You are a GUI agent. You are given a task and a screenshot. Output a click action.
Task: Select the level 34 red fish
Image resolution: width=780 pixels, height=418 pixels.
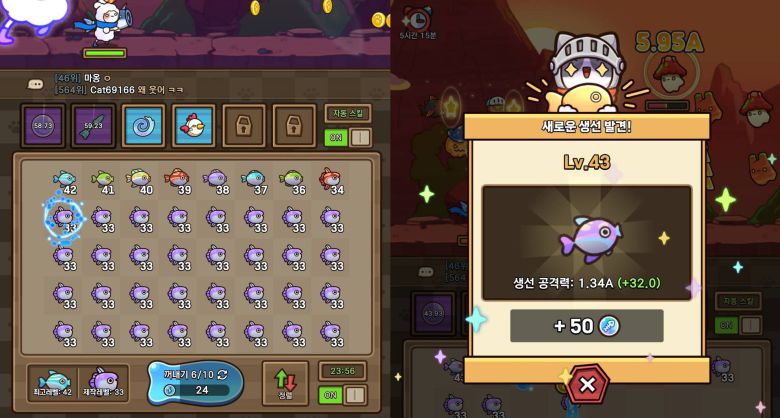click(331, 181)
